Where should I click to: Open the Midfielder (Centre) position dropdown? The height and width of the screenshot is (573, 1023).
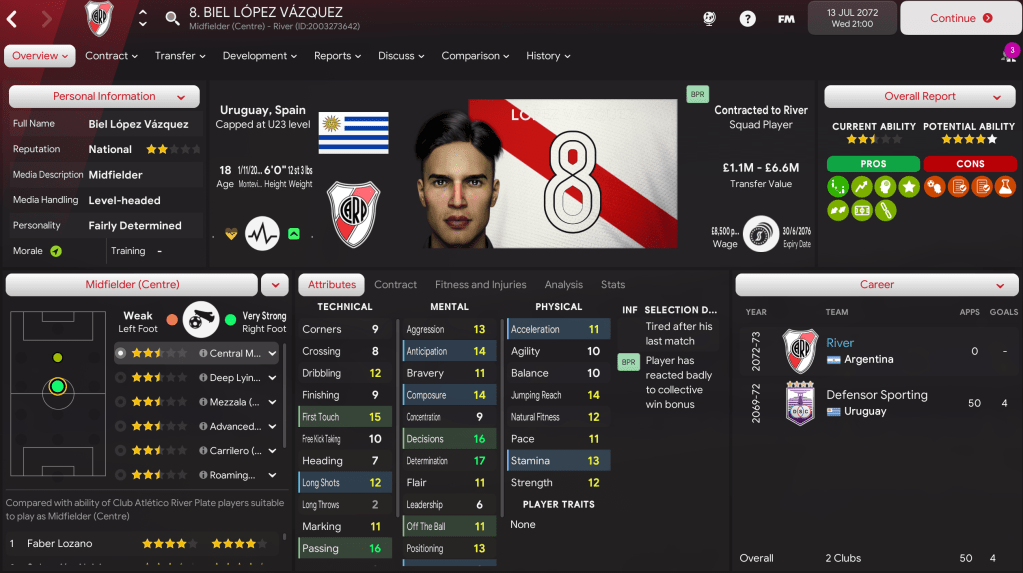point(274,285)
